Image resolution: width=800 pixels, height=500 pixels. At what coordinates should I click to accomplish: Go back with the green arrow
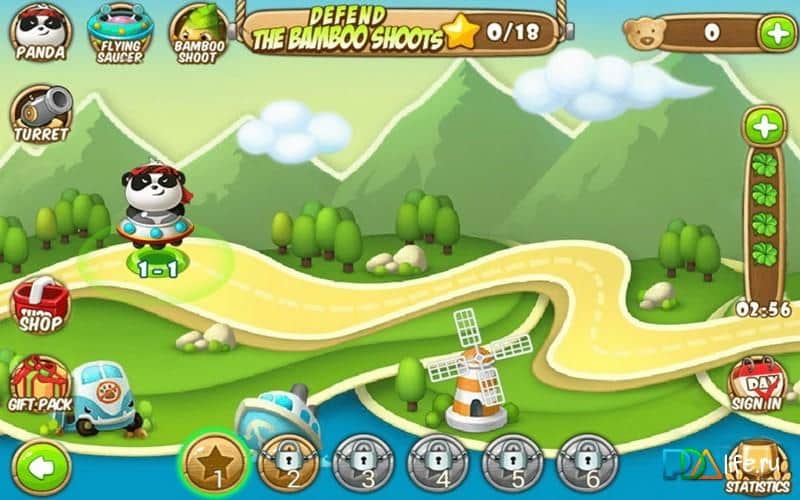(x=41, y=465)
